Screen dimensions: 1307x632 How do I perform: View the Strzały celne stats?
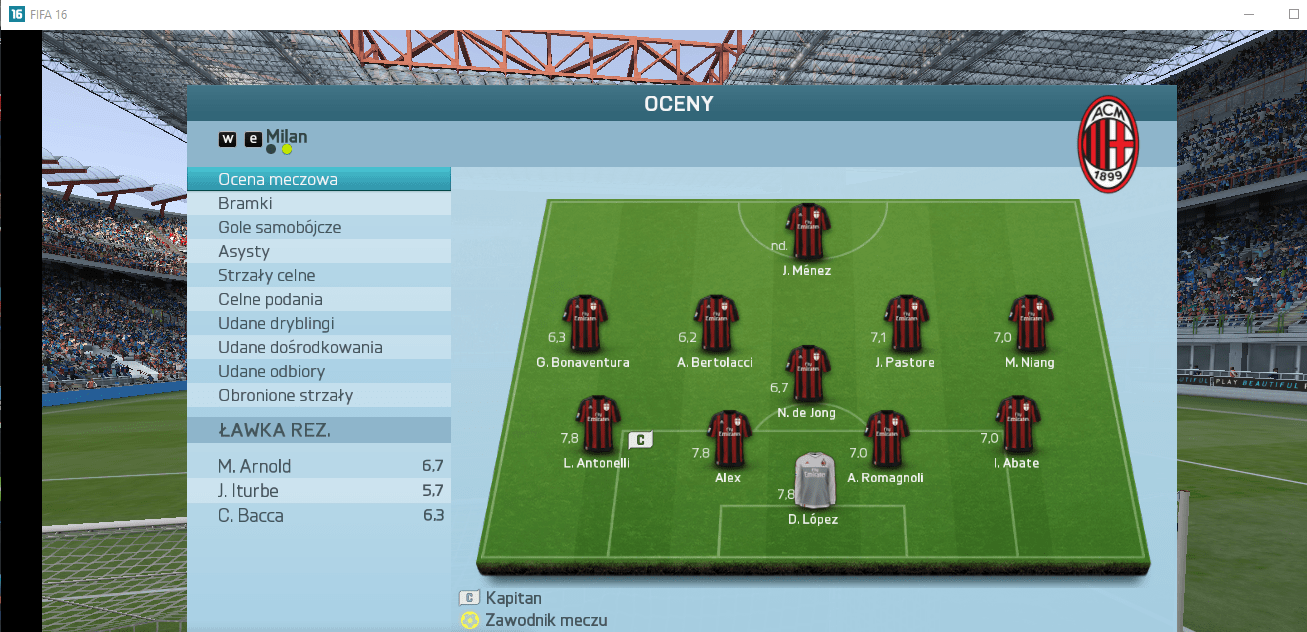coord(318,276)
